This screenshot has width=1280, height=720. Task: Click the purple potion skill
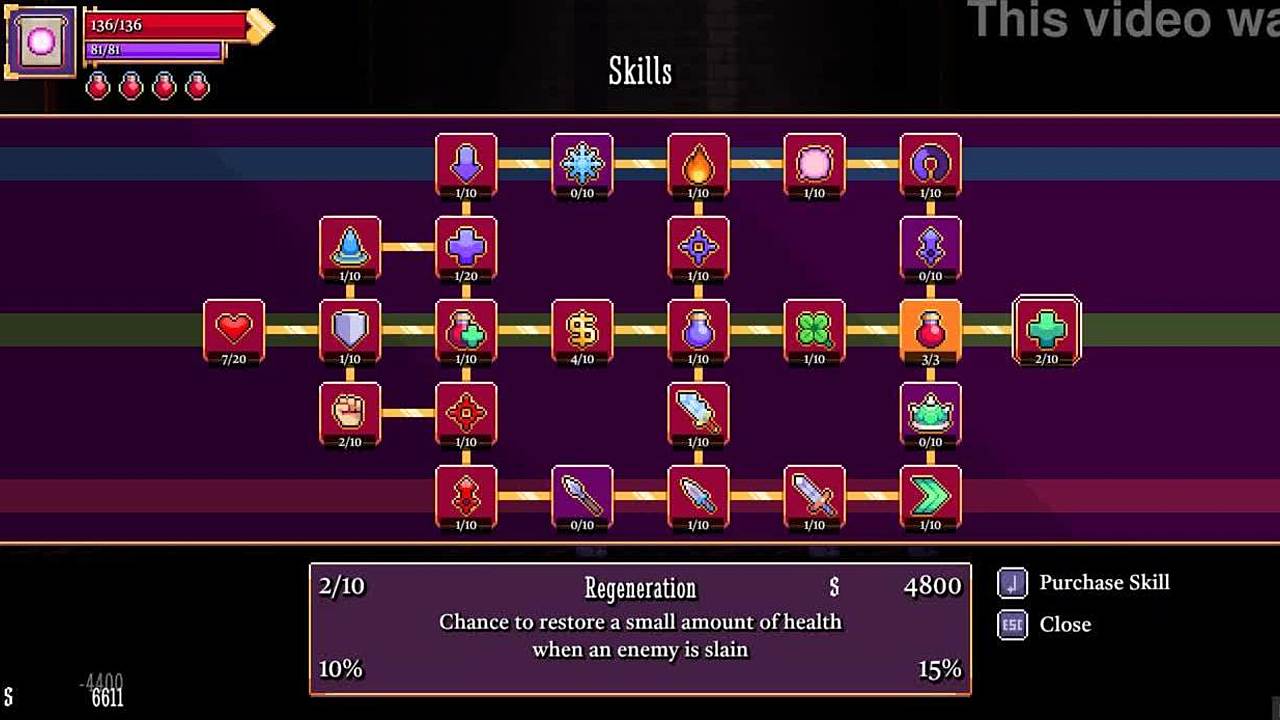(x=698, y=329)
